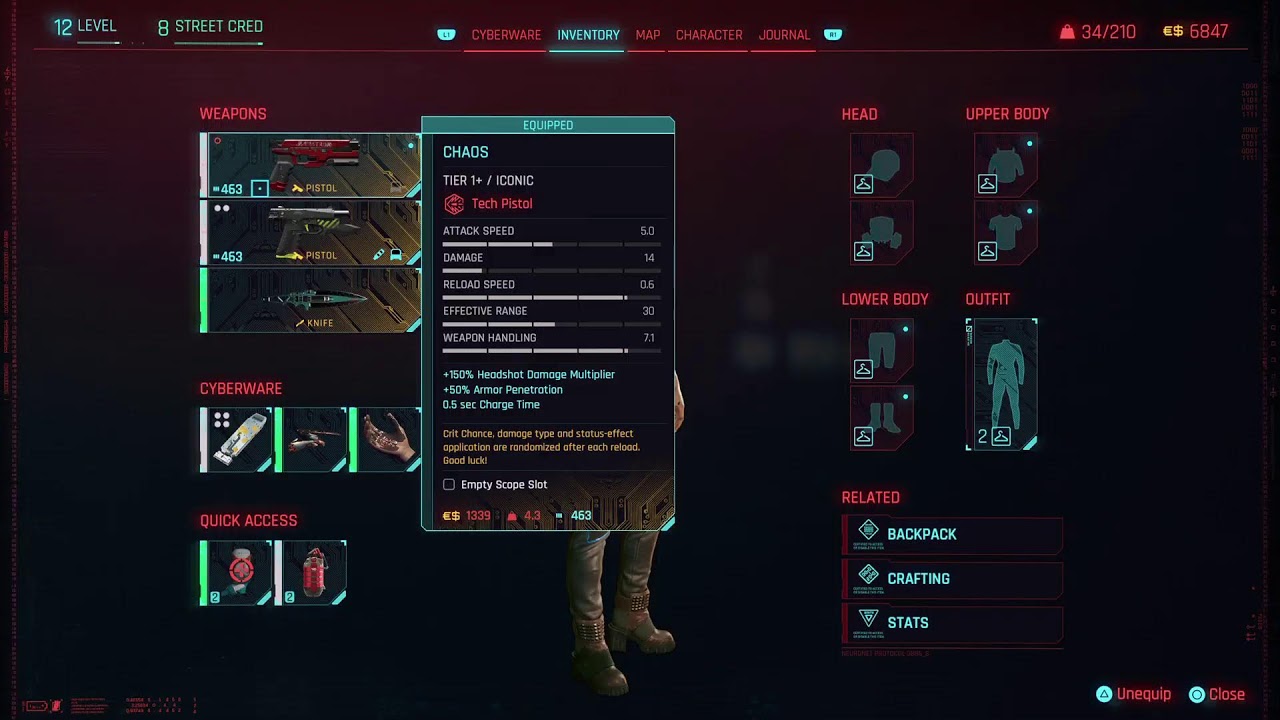Open the MAP tab
Image resolution: width=1280 pixels, height=720 pixels.
click(646, 34)
